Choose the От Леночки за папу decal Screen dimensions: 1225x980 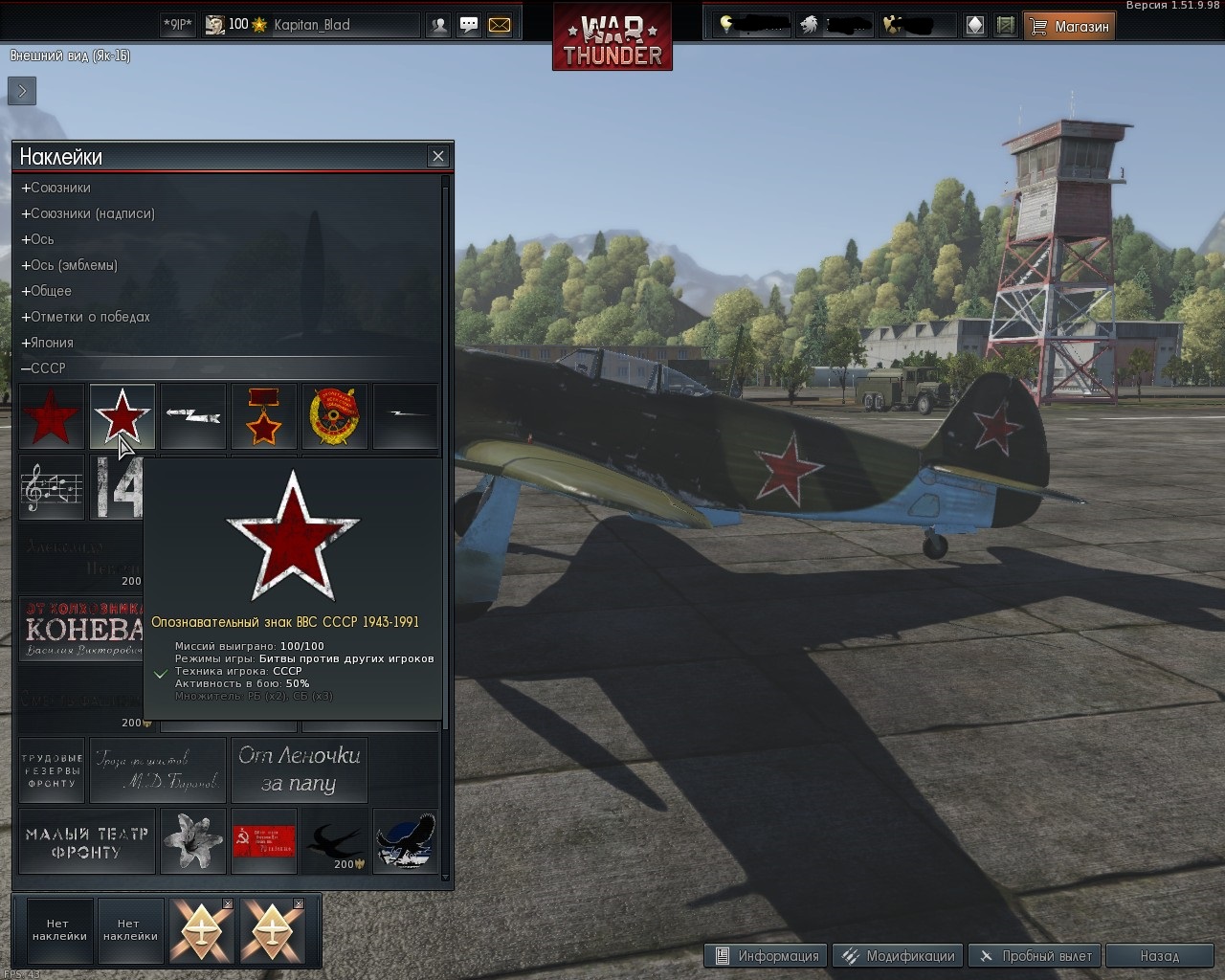point(299,769)
